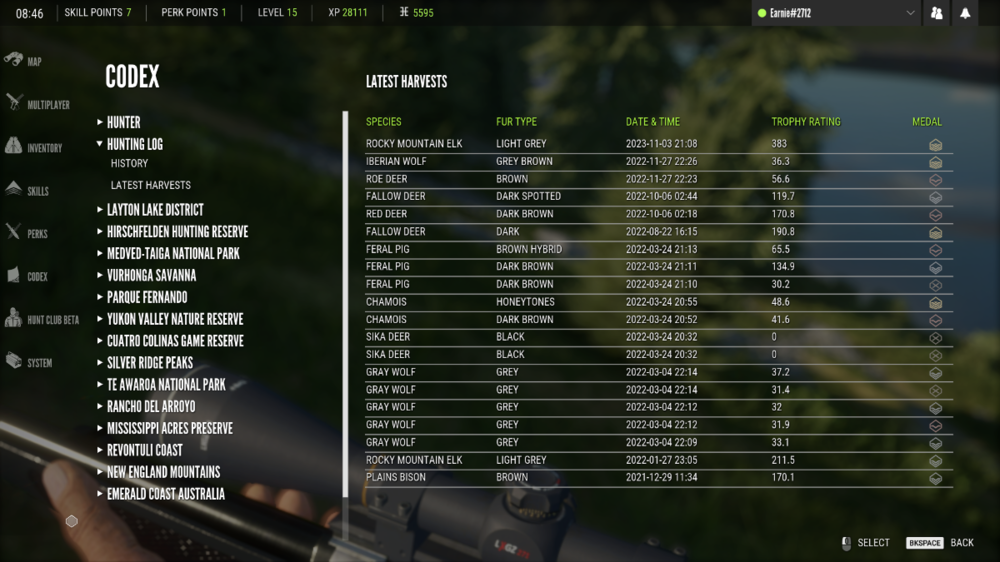Open the Inventory menu
The height and width of the screenshot is (562, 1000).
(34, 147)
